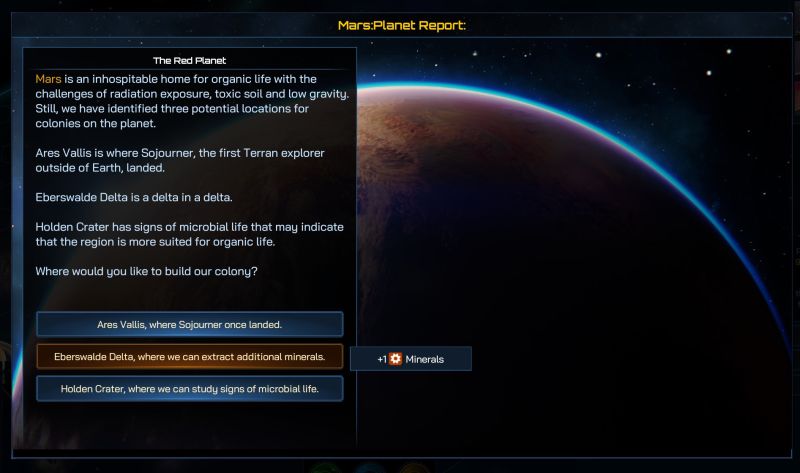Pick Holden Crater to study microbial life

pyautogui.click(x=189, y=389)
